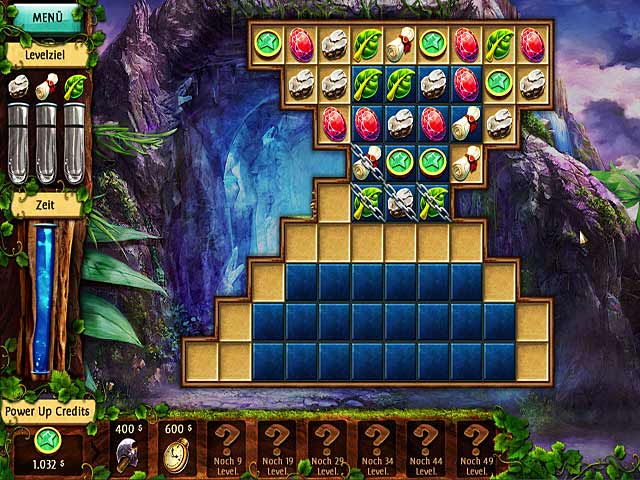Activate the 600$ pocket watch power-up
Screen dimensions: 640x480
coord(176,448)
